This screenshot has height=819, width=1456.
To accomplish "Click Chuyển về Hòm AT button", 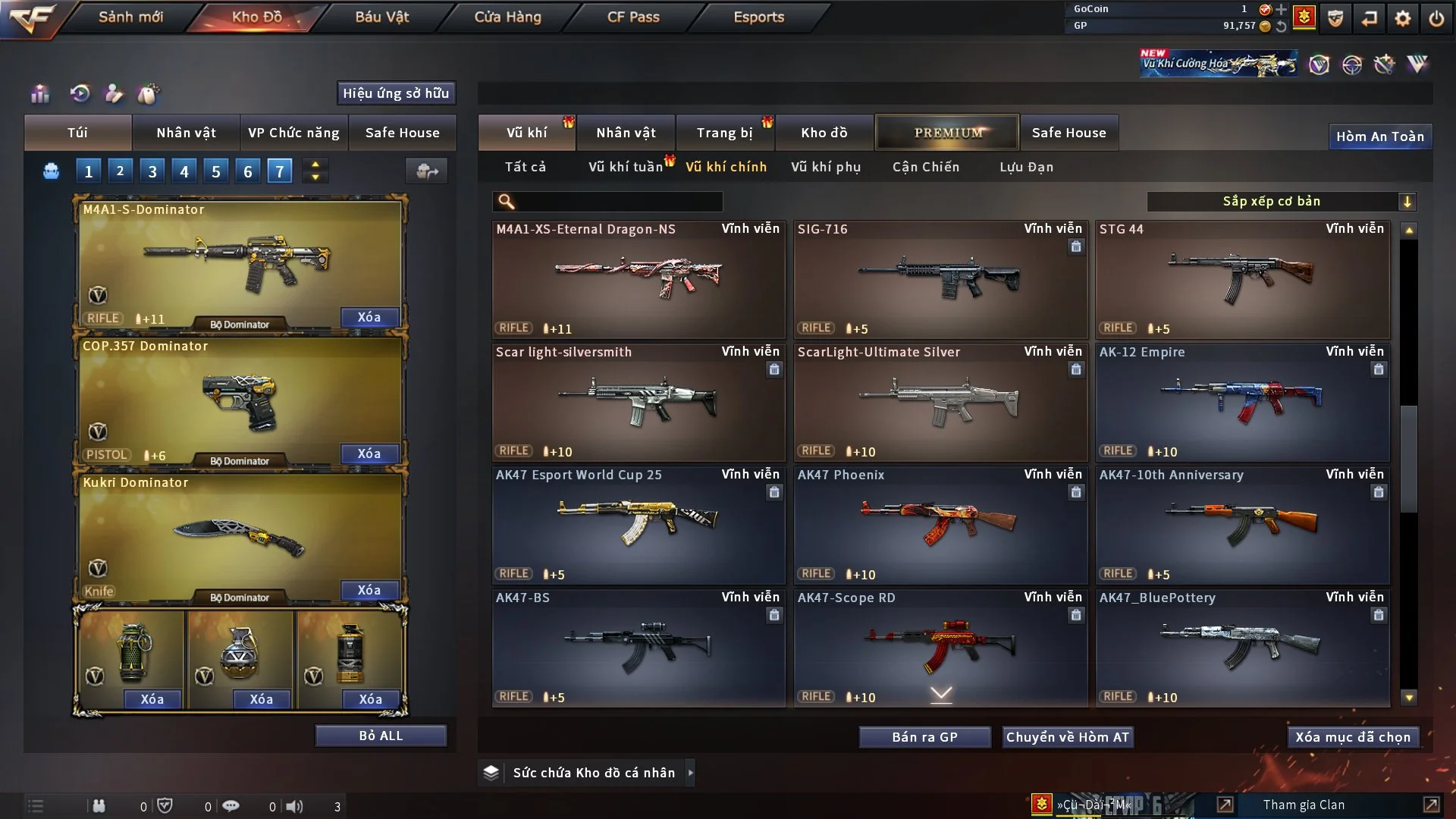I will point(1068,737).
